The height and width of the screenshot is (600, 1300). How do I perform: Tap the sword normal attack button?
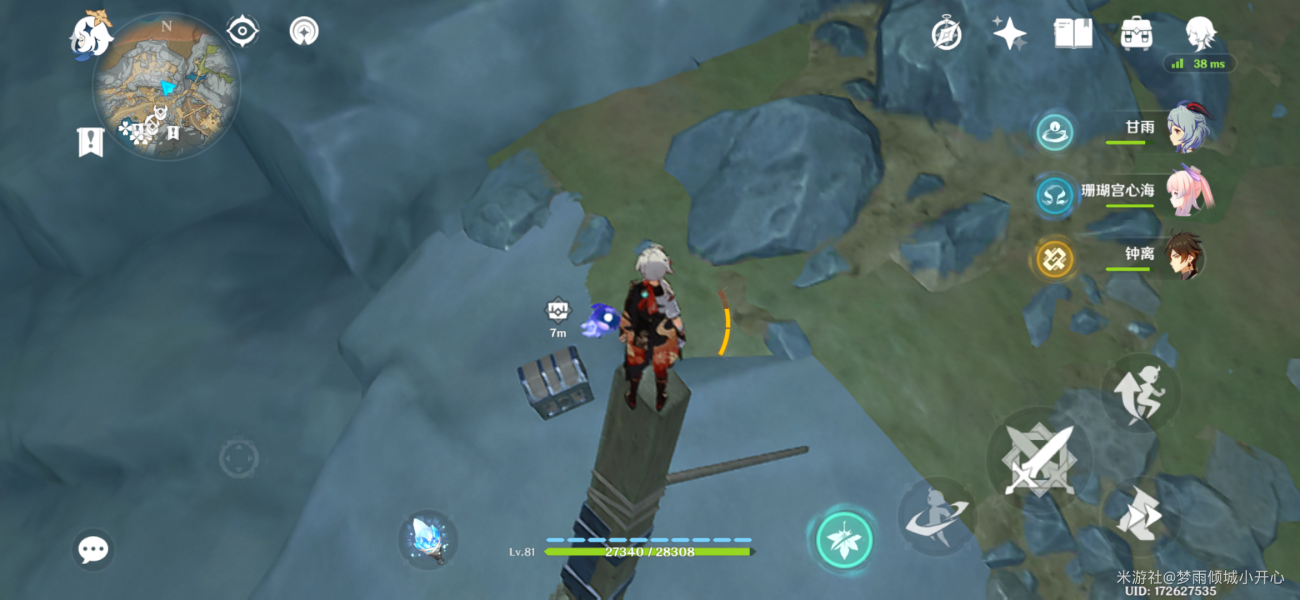[1039, 460]
